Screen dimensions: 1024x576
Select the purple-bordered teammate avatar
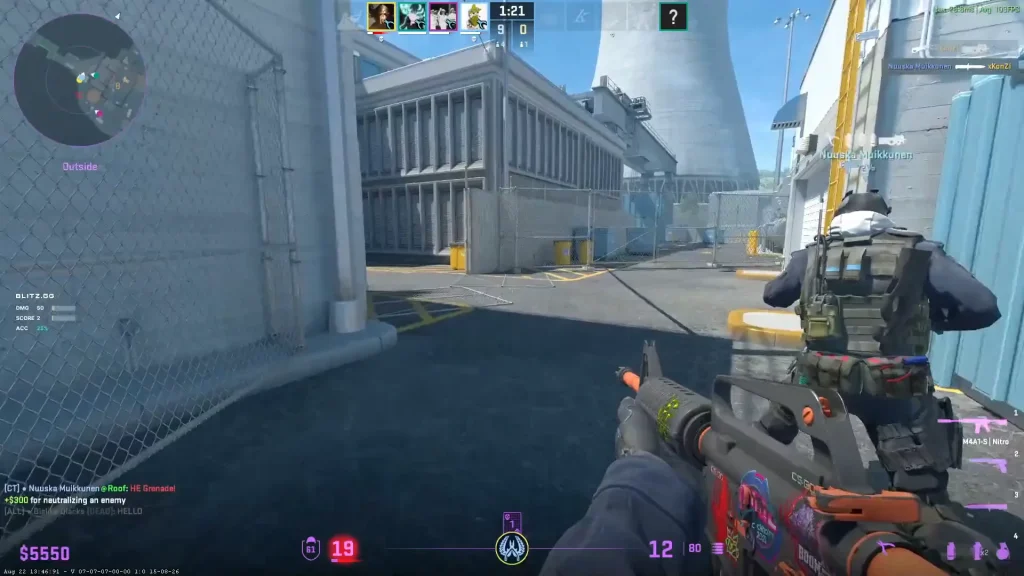tap(443, 16)
